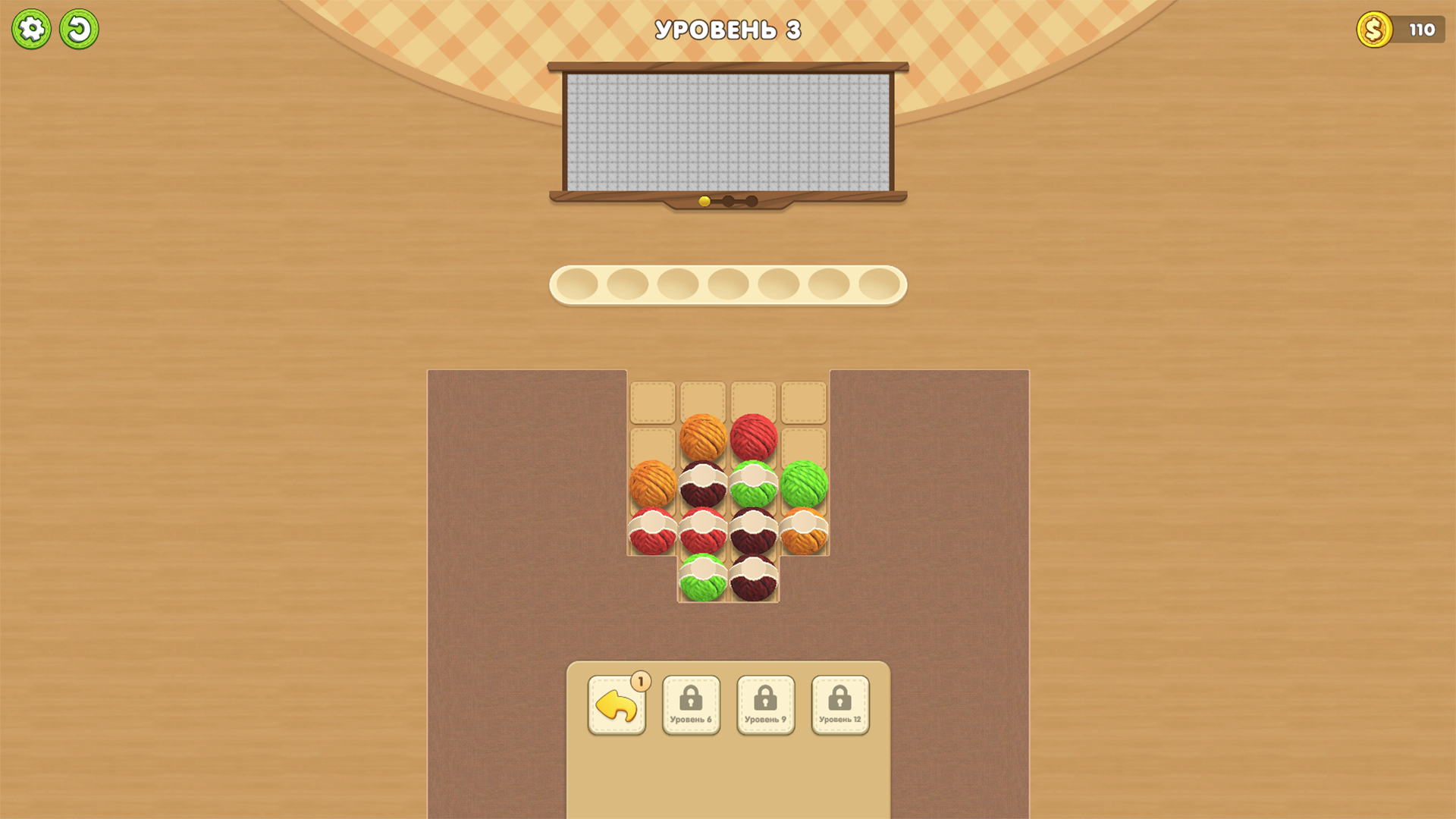Click the lock icon above Уровень 9

coord(765,698)
